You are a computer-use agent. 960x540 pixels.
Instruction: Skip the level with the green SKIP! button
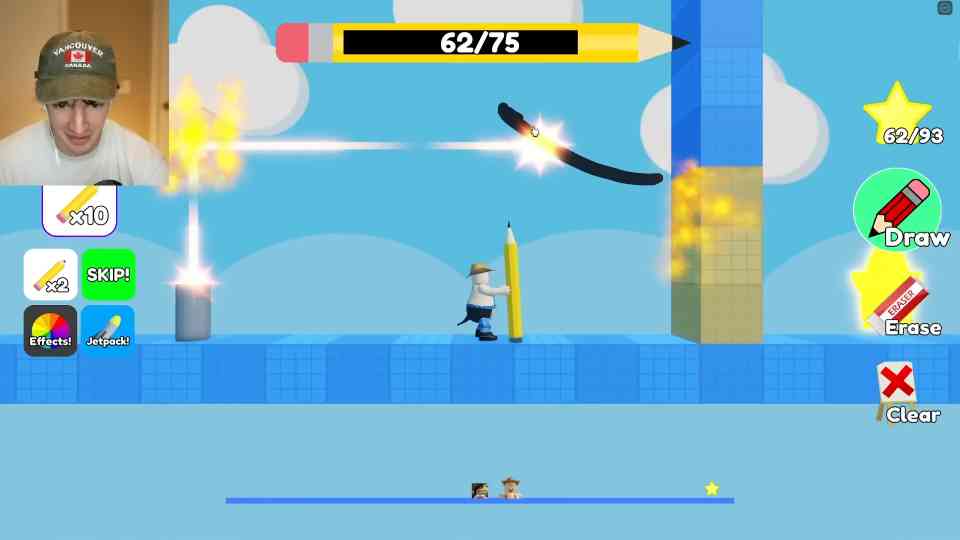click(x=108, y=275)
